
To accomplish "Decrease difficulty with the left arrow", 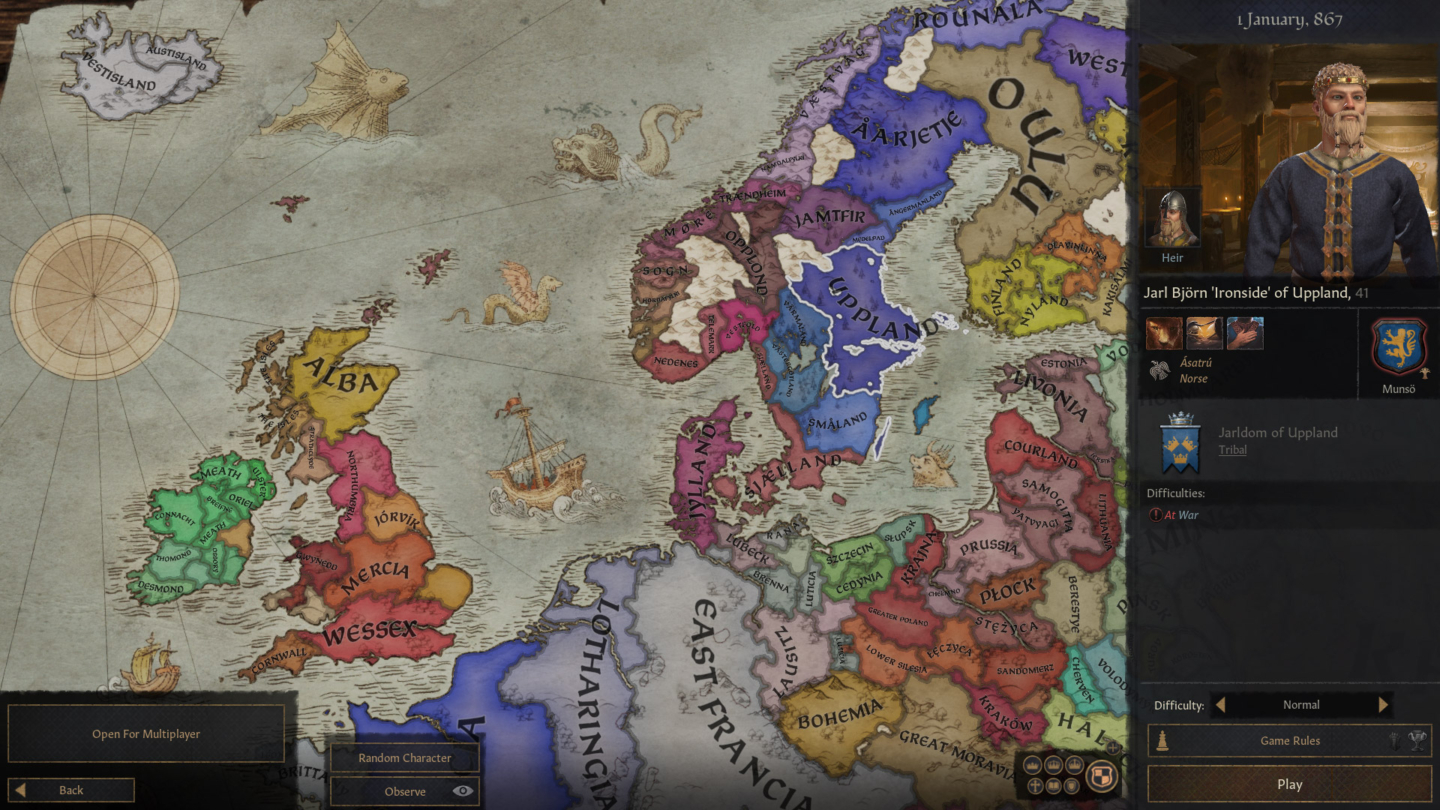I will point(1221,704).
